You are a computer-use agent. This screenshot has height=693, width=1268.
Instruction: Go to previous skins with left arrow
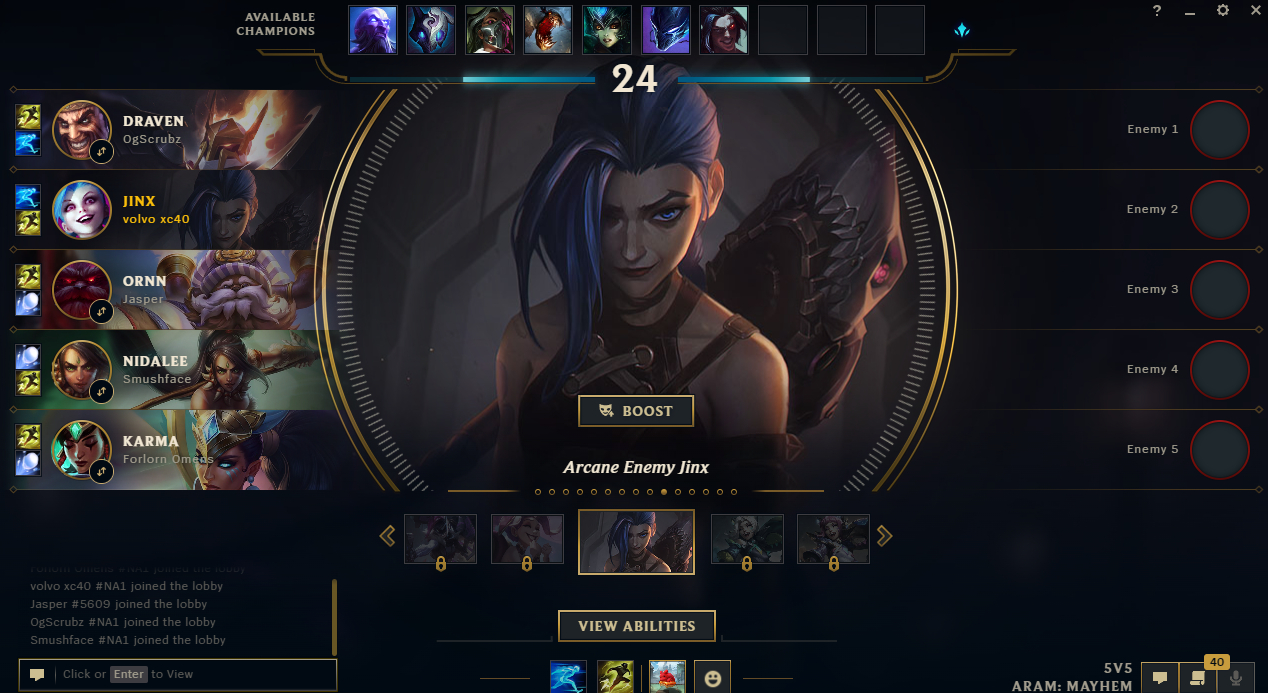[x=388, y=537]
